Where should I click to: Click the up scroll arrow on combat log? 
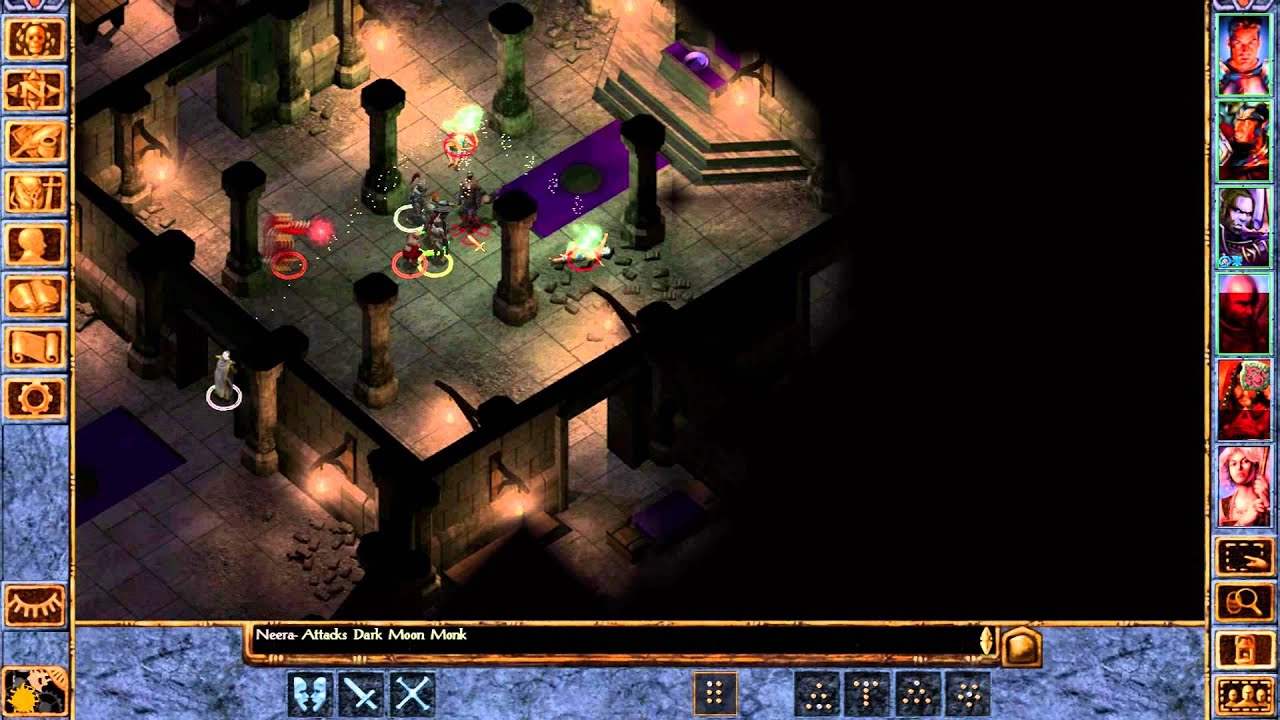coord(984,631)
